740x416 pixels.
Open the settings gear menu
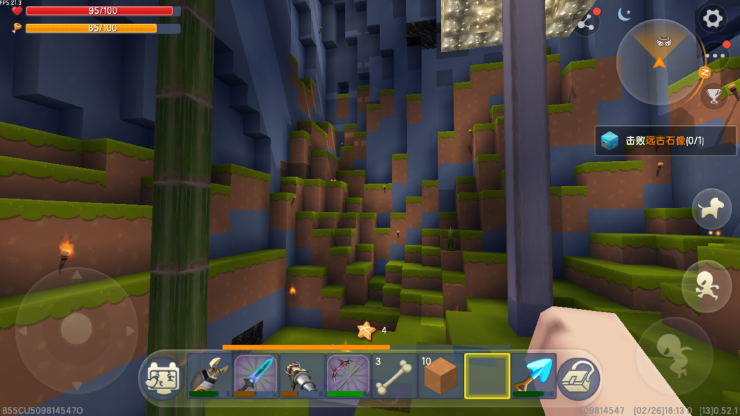[712, 17]
